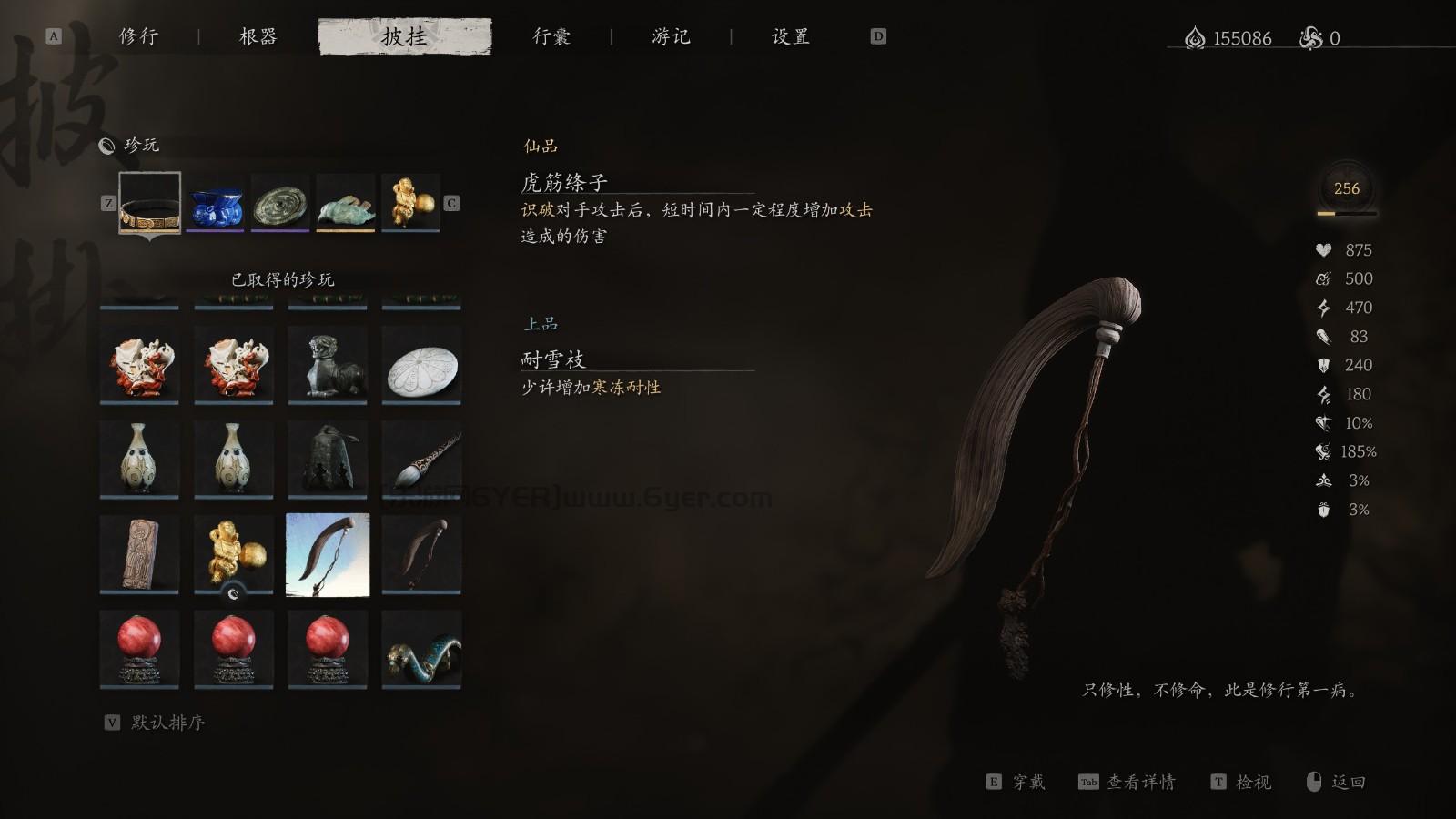This screenshot has height=819, width=1456.
Task: Click the 珍玩 category icon above the slots
Action: click(x=107, y=144)
